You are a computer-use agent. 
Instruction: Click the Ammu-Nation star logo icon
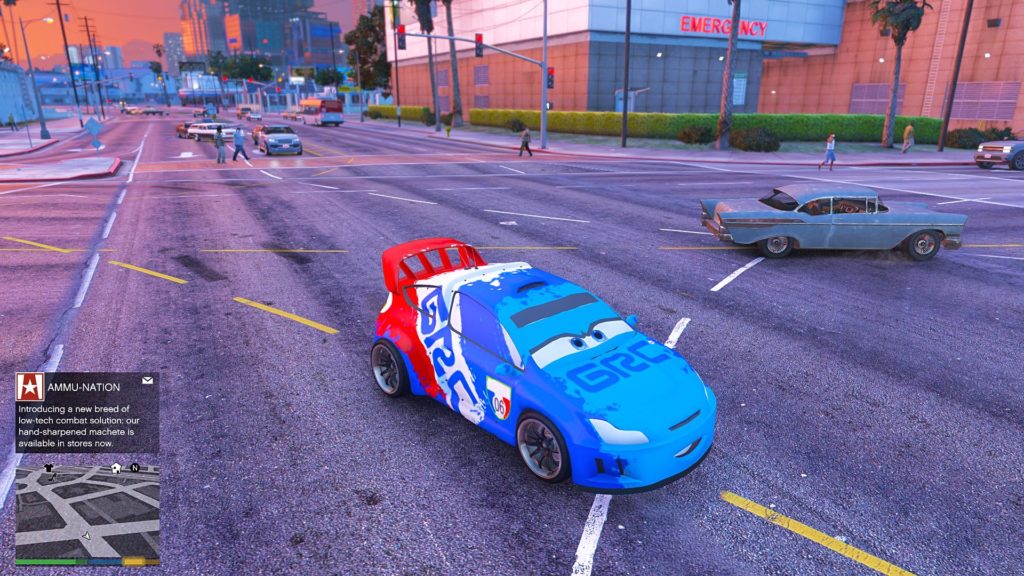[30, 387]
